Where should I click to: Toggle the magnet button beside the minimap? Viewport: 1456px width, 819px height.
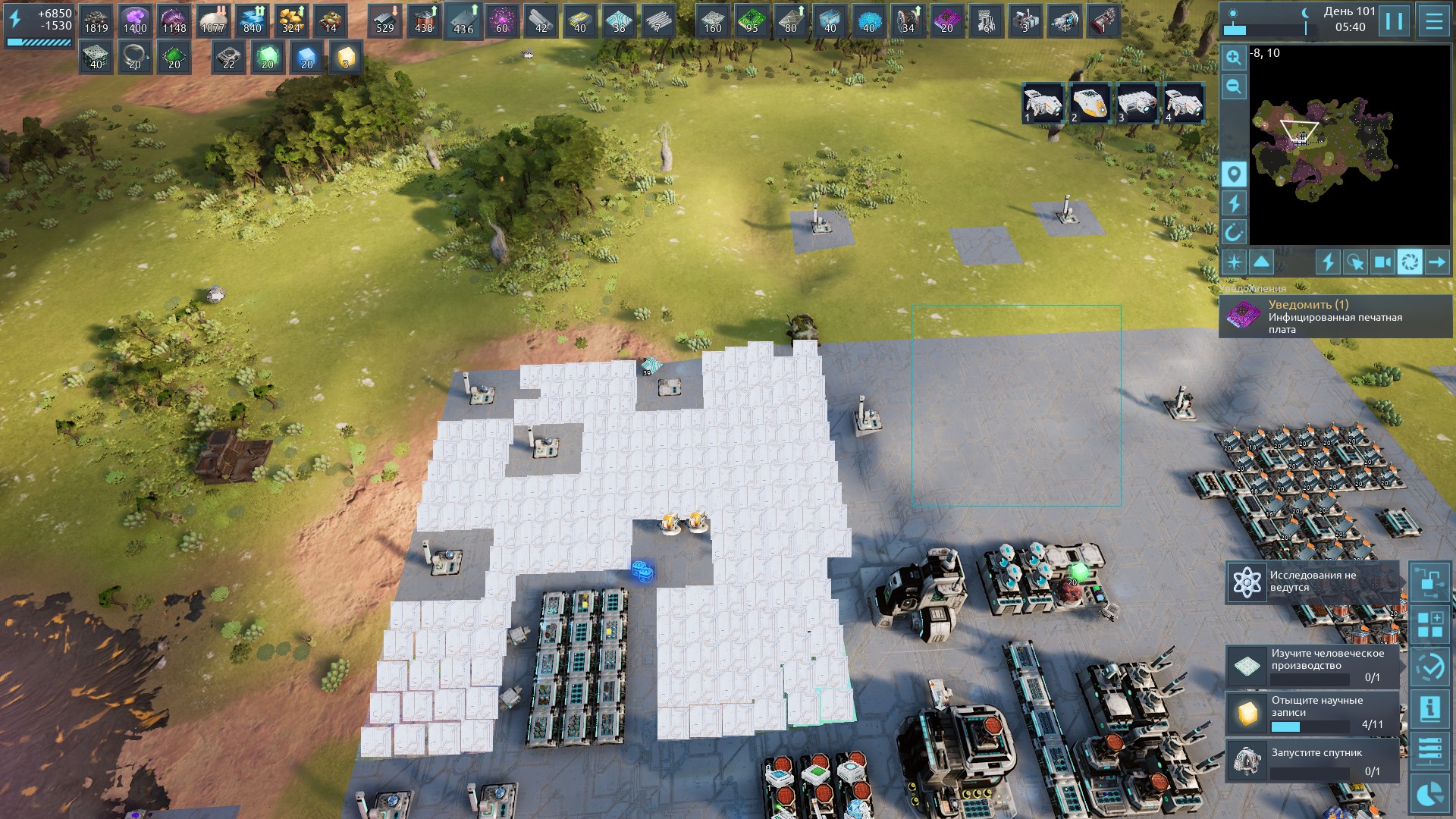(1234, 232)
